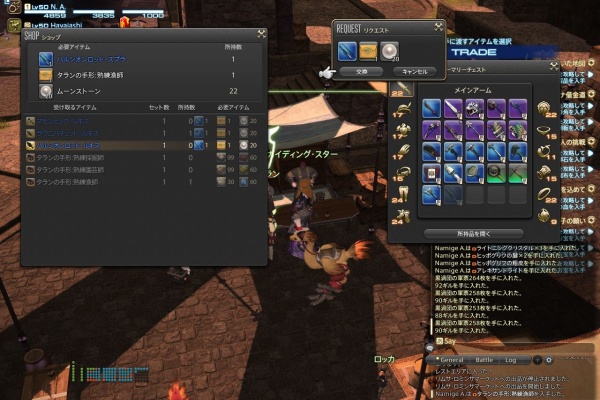Open the Log chat tab
Screen dimensions: 600x400
[x=511, y=358]
